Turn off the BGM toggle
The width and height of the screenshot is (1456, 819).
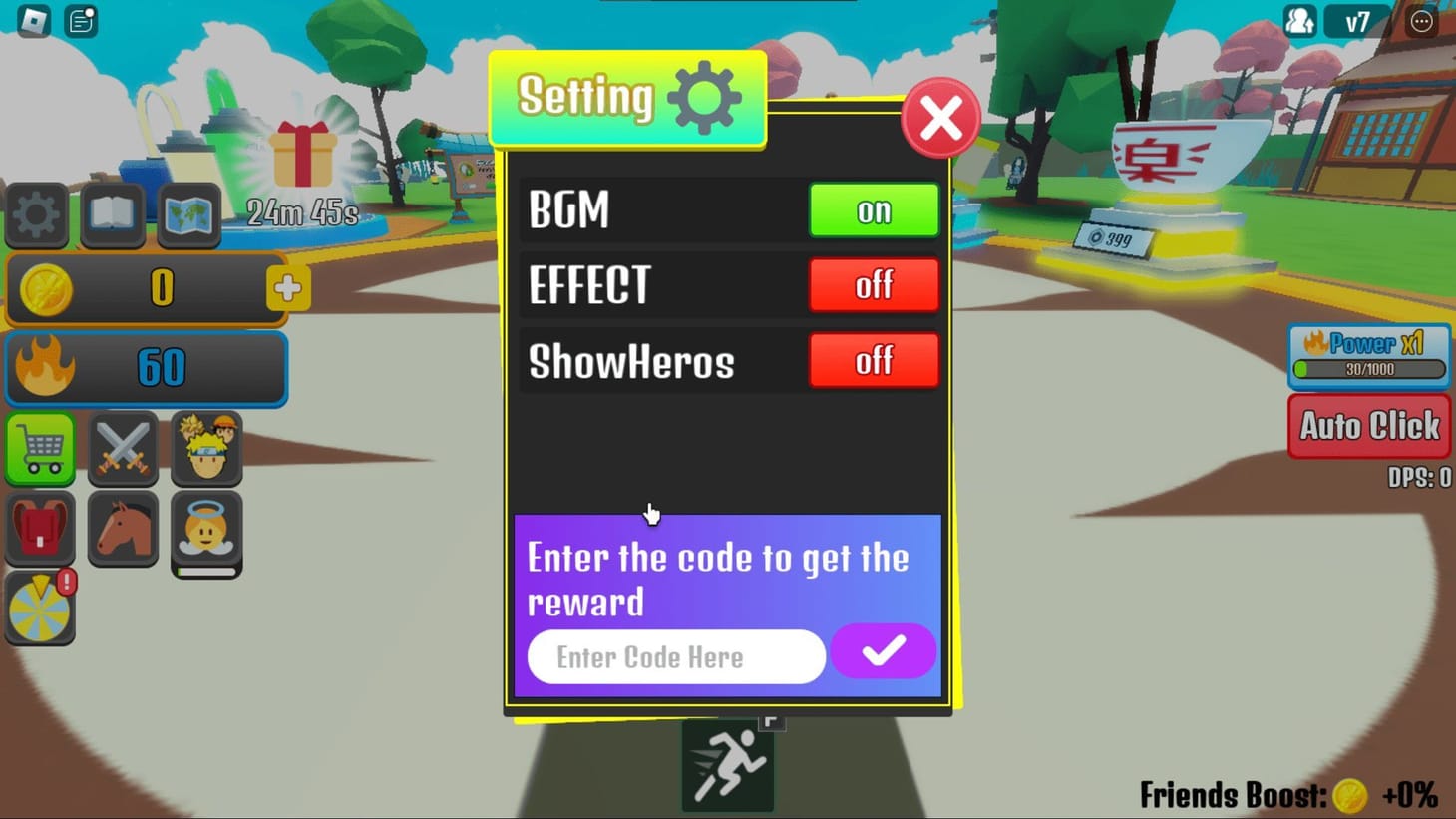[x=874, y=210]
